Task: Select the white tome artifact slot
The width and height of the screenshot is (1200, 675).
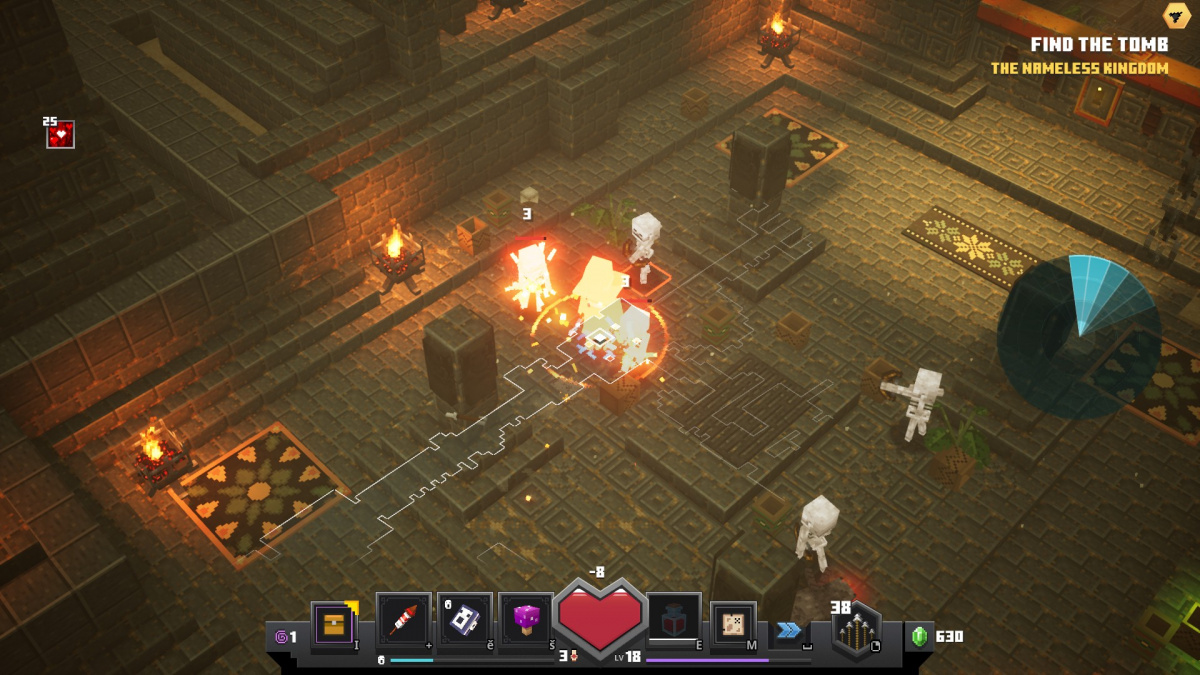Action: (464, 621)
